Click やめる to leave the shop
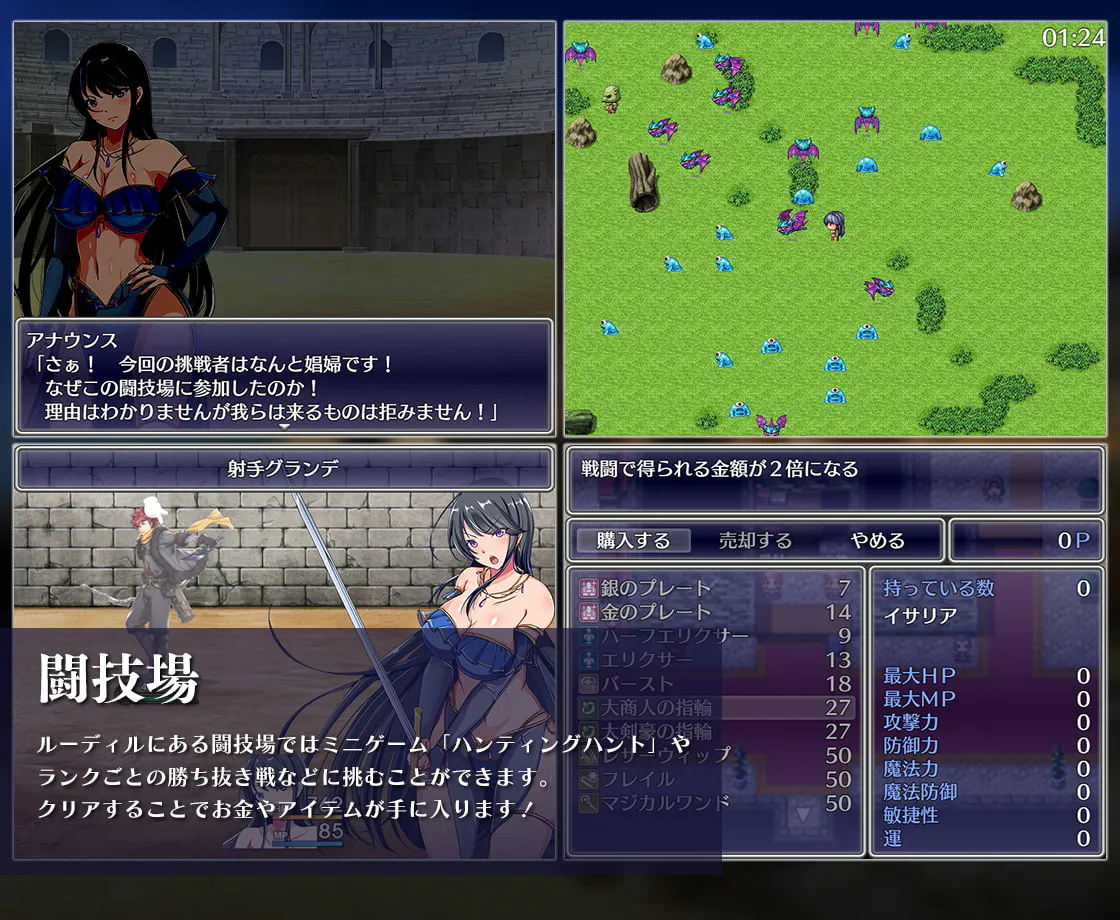 pyautogui.click(x=877, y=541)
